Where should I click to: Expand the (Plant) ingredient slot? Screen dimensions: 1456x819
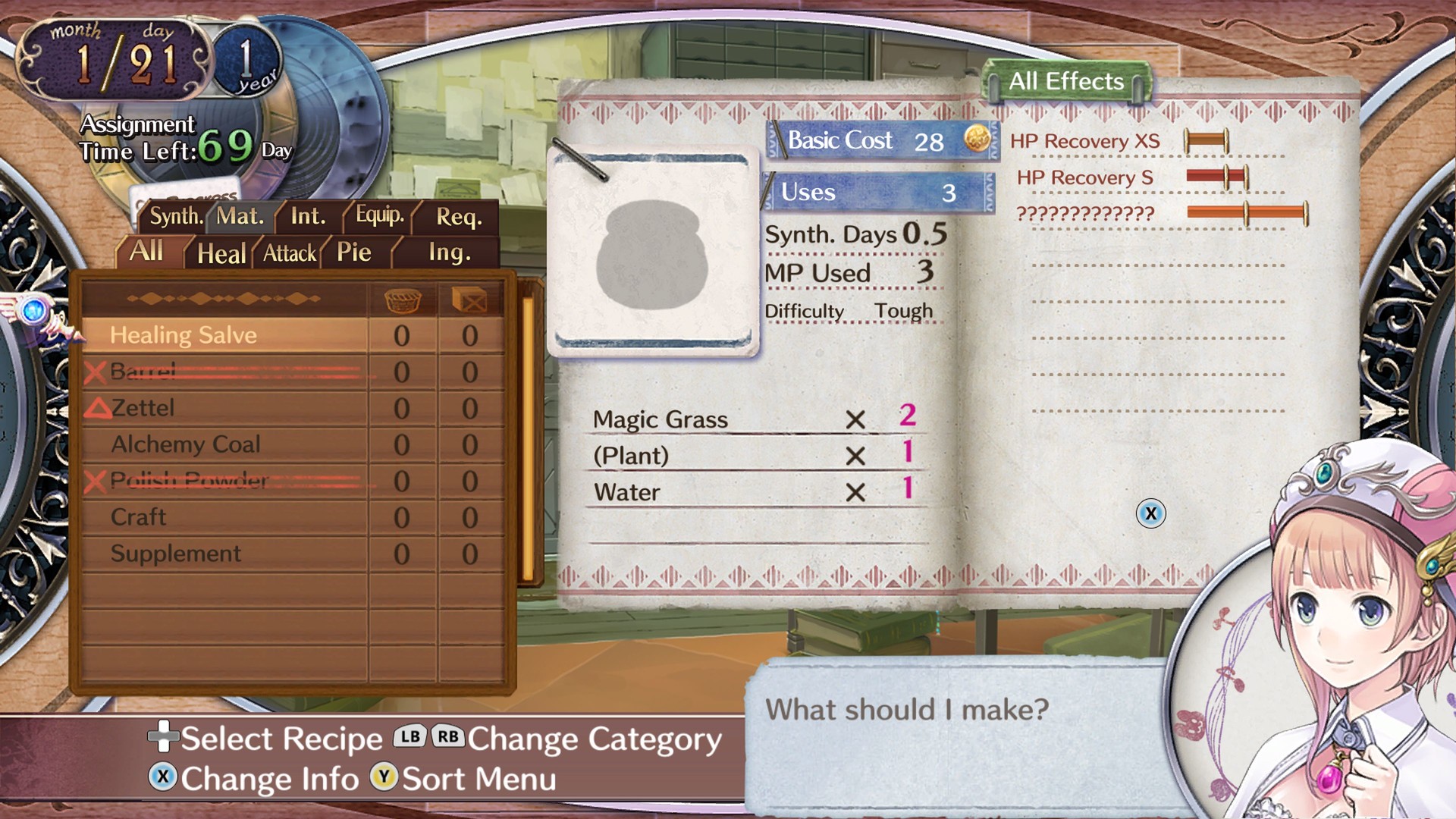pos(632,455)
